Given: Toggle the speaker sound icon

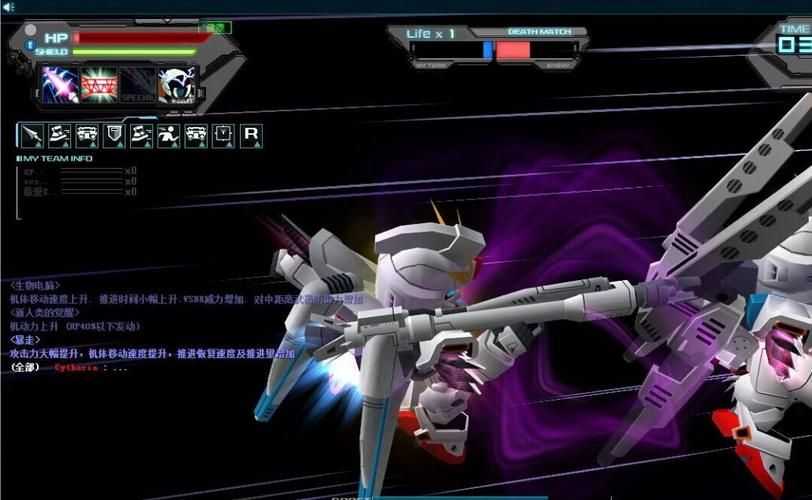Looking at the screenshot, I should pyautogui.click(x=8, y=6).
